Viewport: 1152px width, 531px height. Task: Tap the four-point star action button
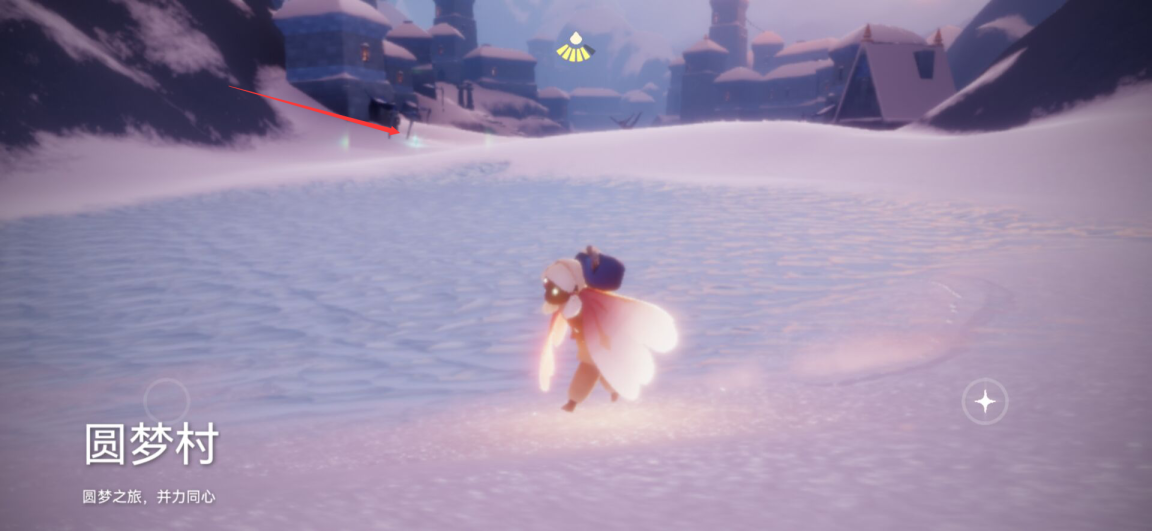coord(985,402)
